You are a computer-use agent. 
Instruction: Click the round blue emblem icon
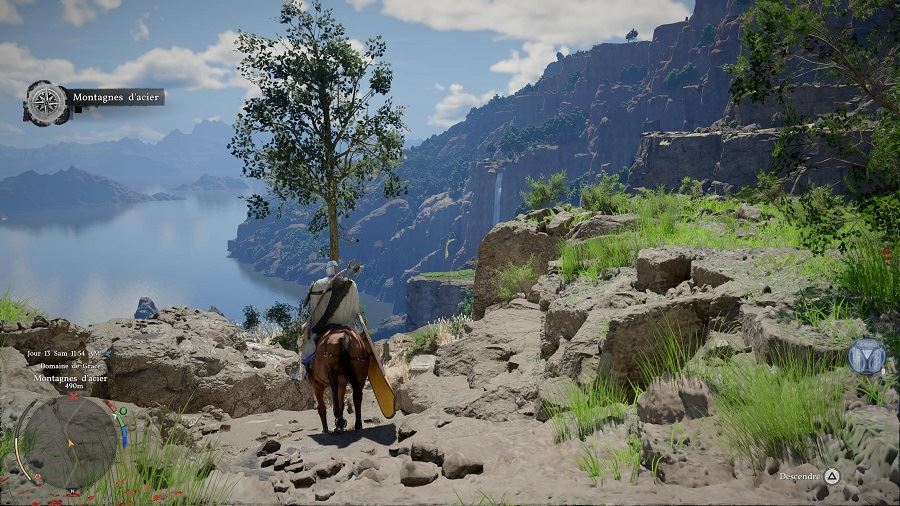coord(866,357)
